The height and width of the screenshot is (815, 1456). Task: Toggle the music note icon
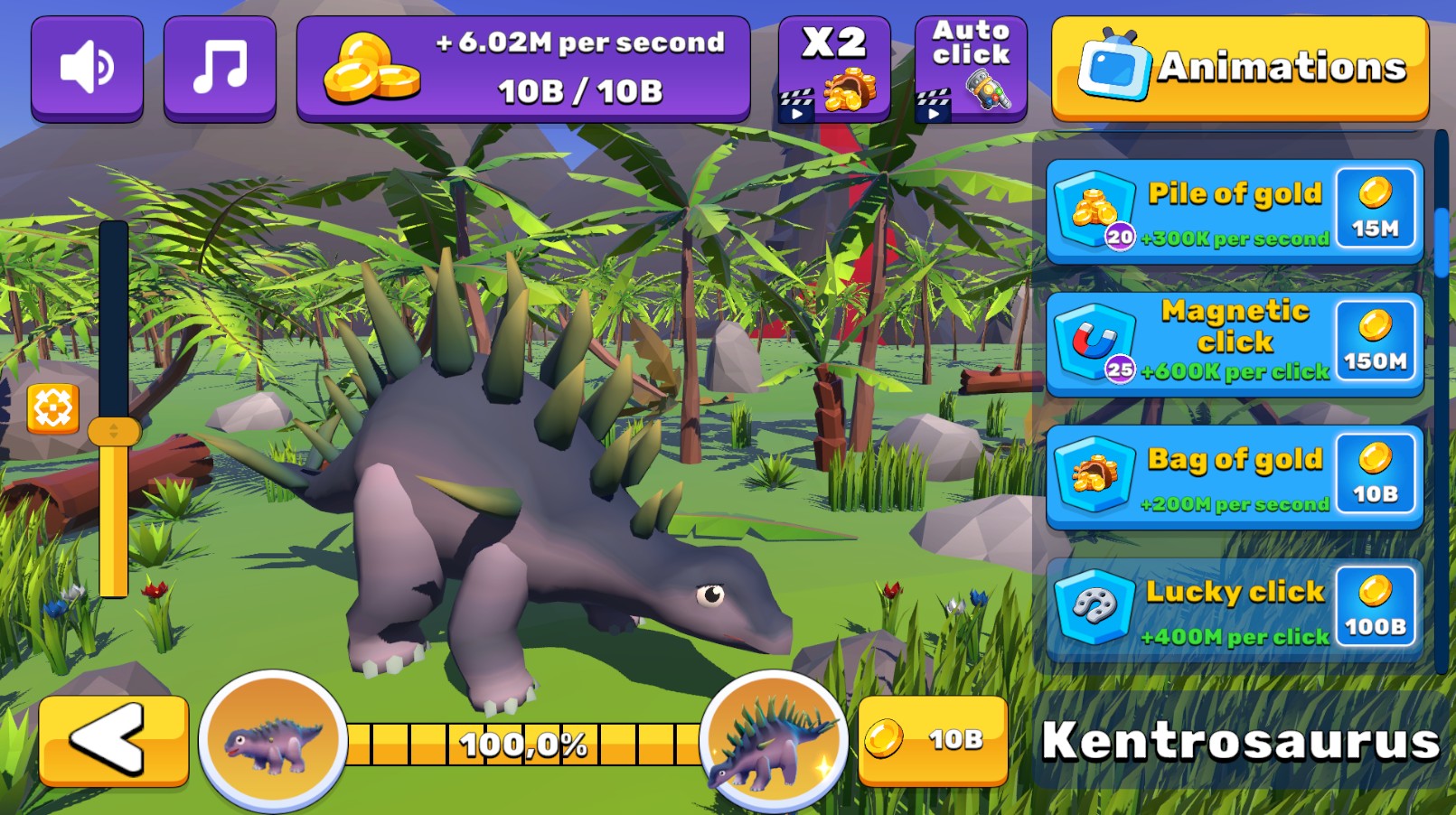pyautogui.click(x=220, y=65)
